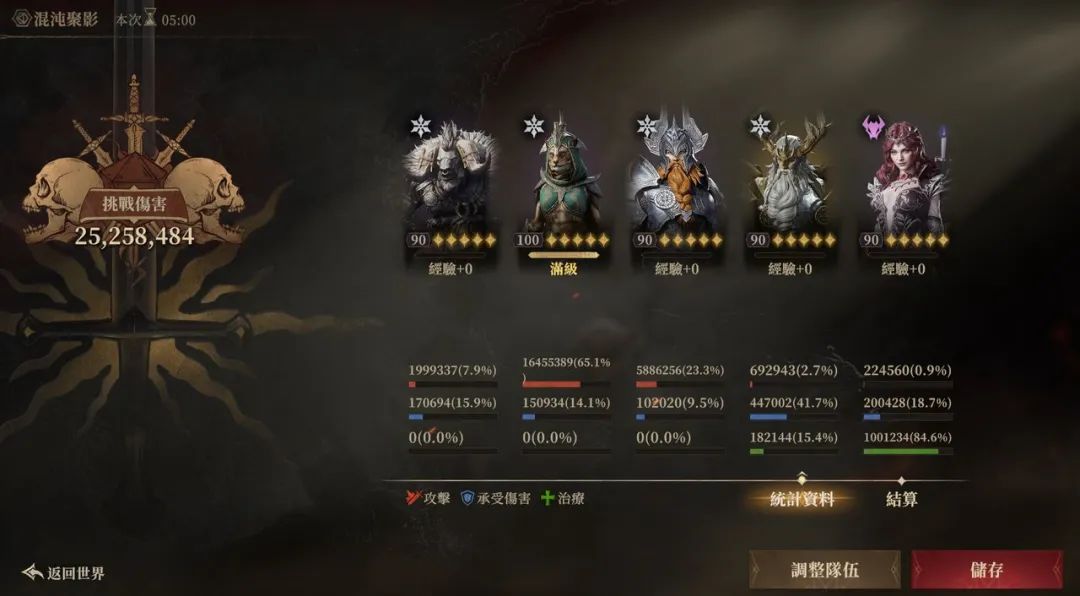Return to world via 返回世界
The image size is (1080, 596).
[x=64, y=573]
